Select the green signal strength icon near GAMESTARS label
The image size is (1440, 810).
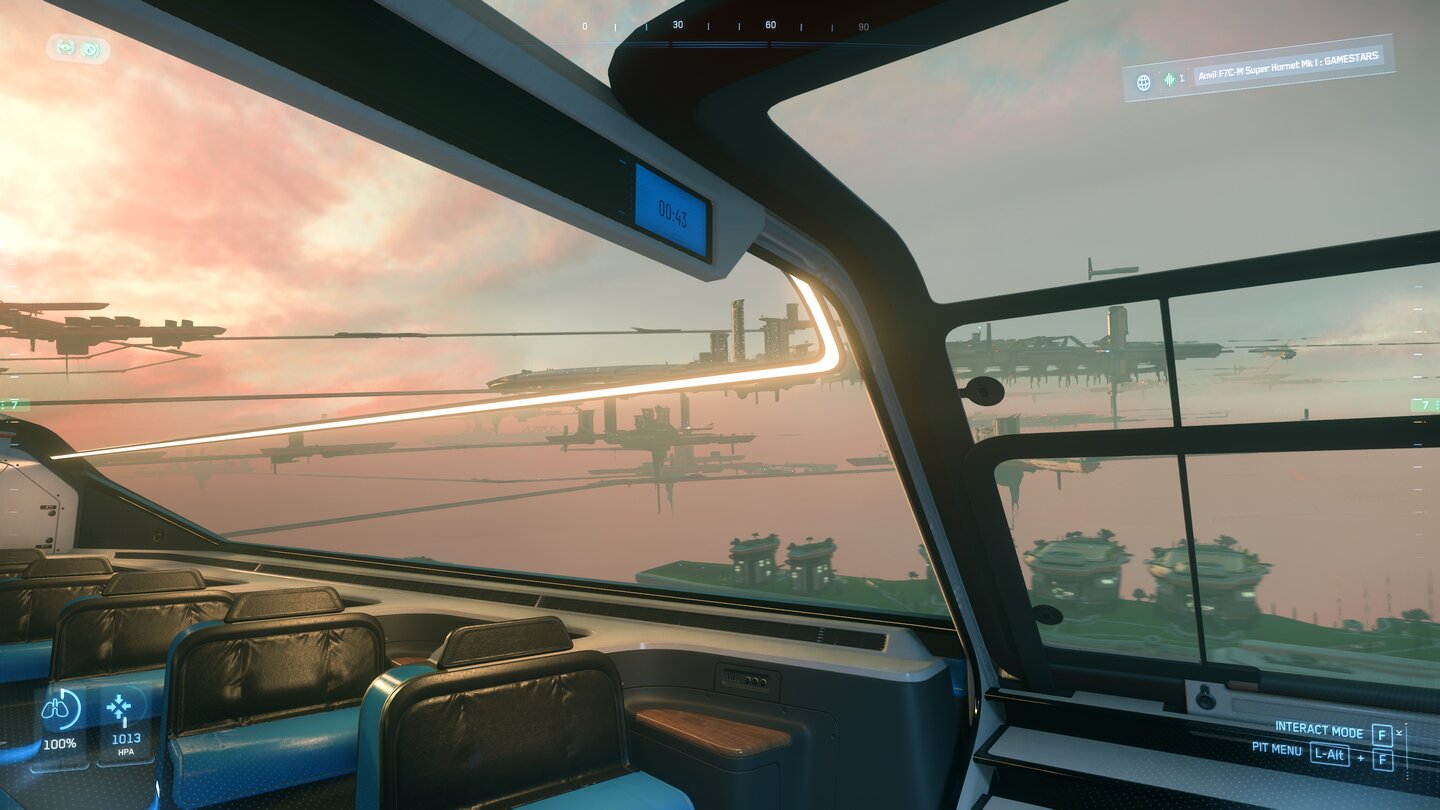[x=1169, y=78]
